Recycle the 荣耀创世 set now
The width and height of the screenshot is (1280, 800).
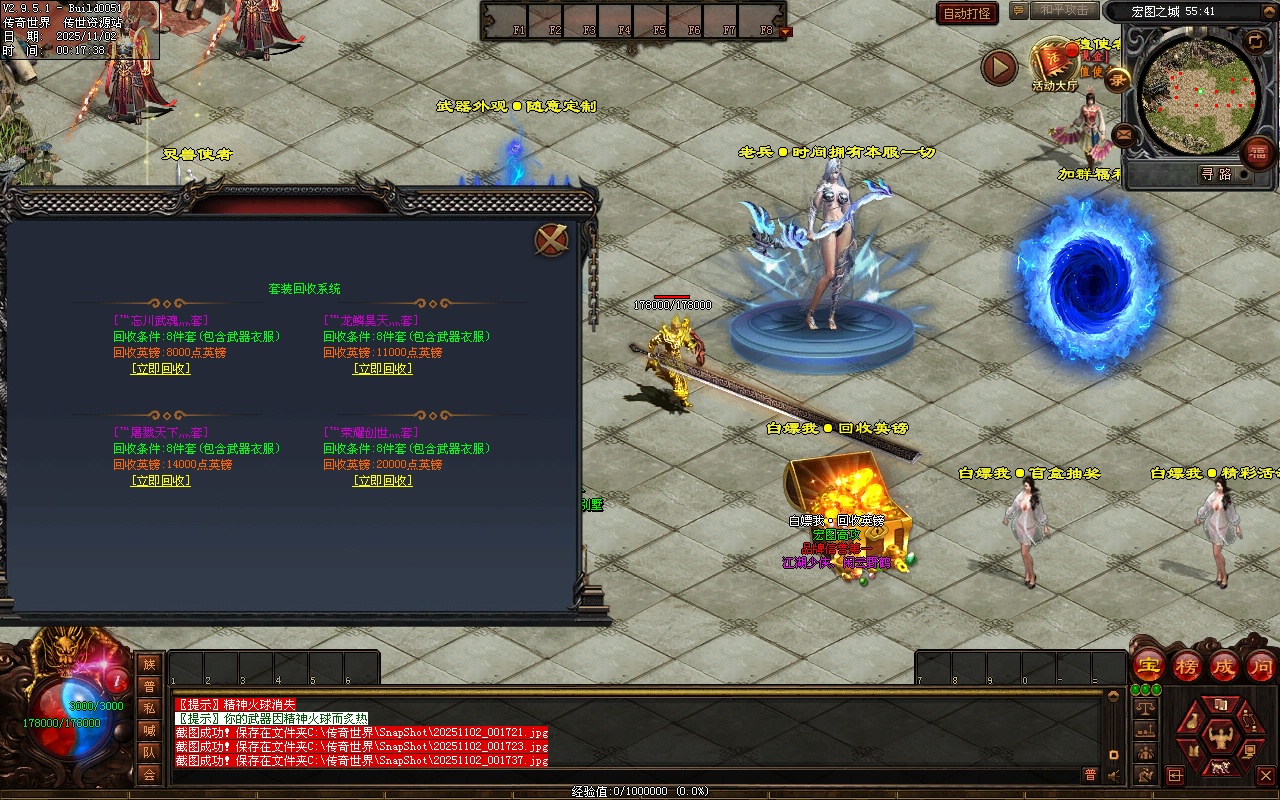coord(382,481)
